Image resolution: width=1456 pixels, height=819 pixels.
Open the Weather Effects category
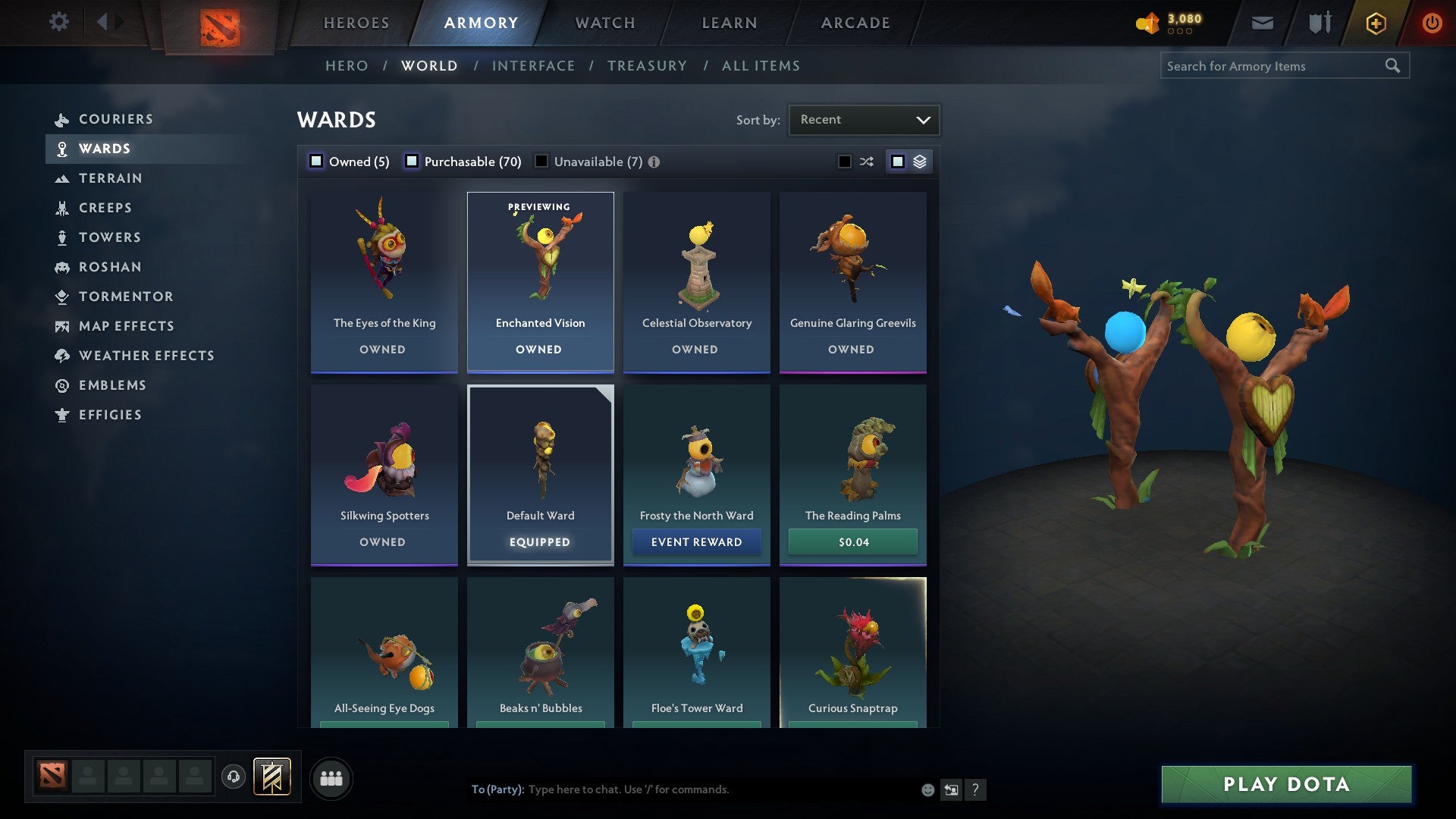[x=146, y=356]
